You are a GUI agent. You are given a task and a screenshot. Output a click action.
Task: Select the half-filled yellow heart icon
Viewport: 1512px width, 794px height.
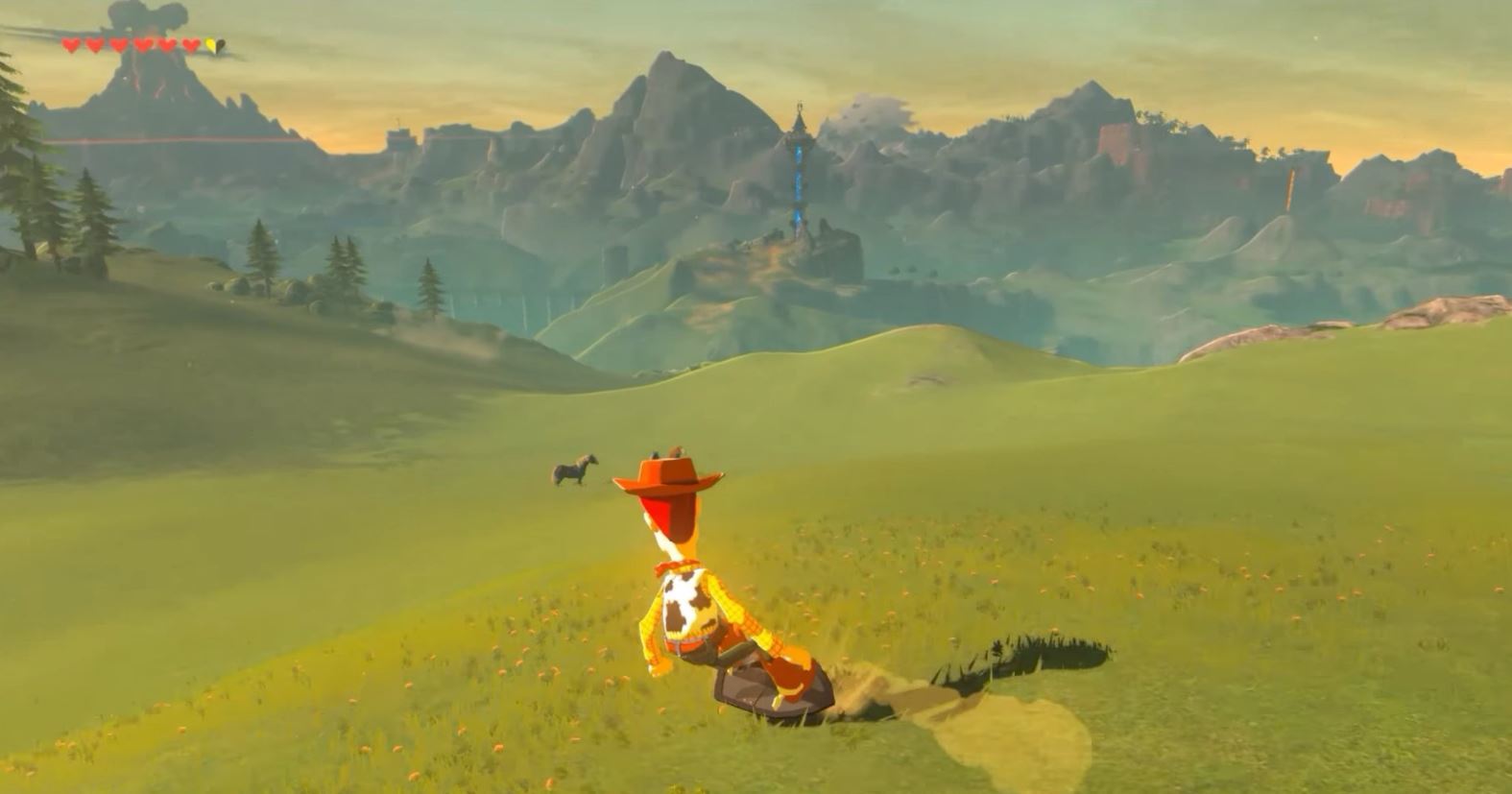[213, 44]
